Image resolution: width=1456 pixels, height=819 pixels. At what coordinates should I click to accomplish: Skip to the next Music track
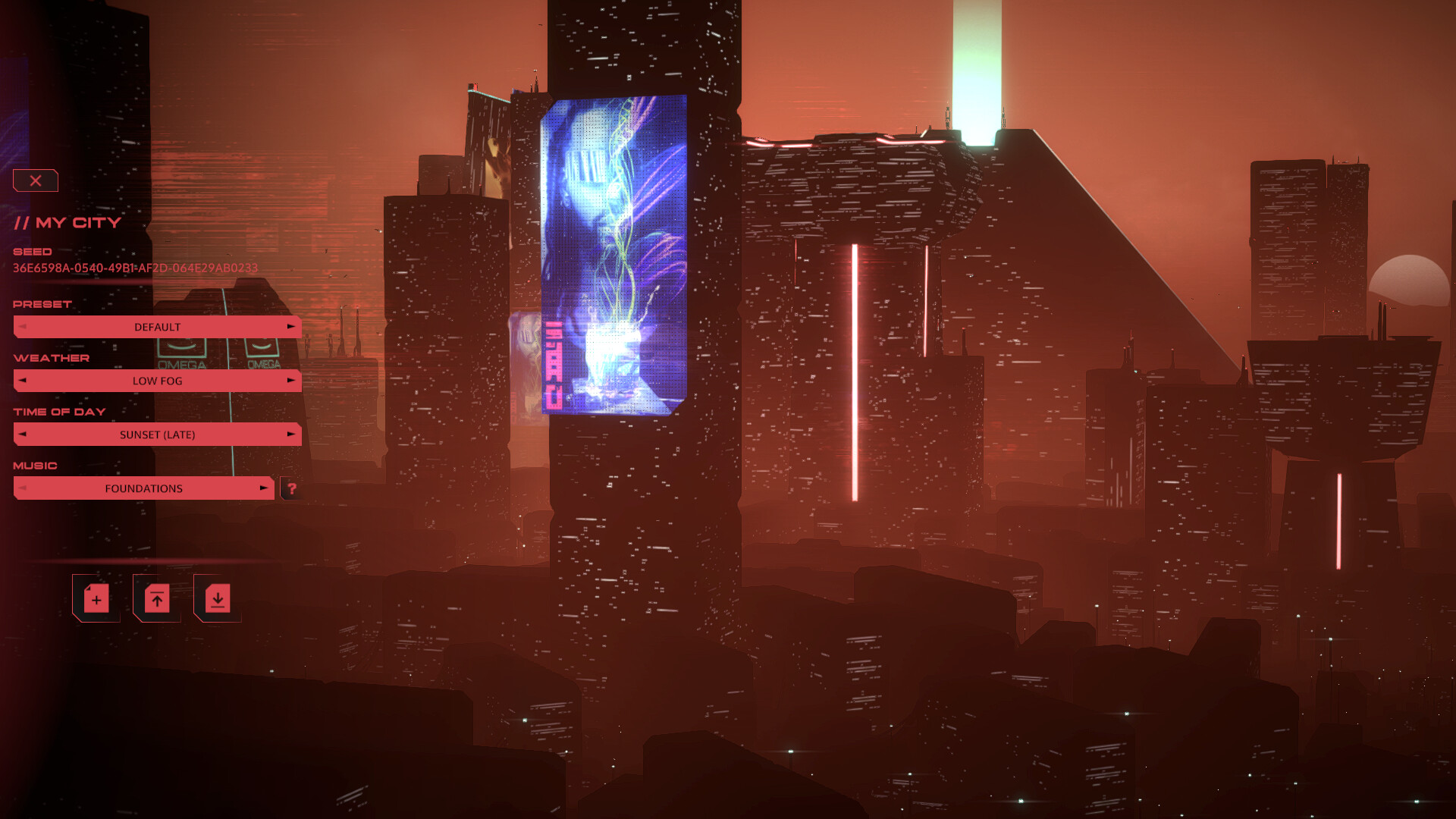[x=263, y=488]
